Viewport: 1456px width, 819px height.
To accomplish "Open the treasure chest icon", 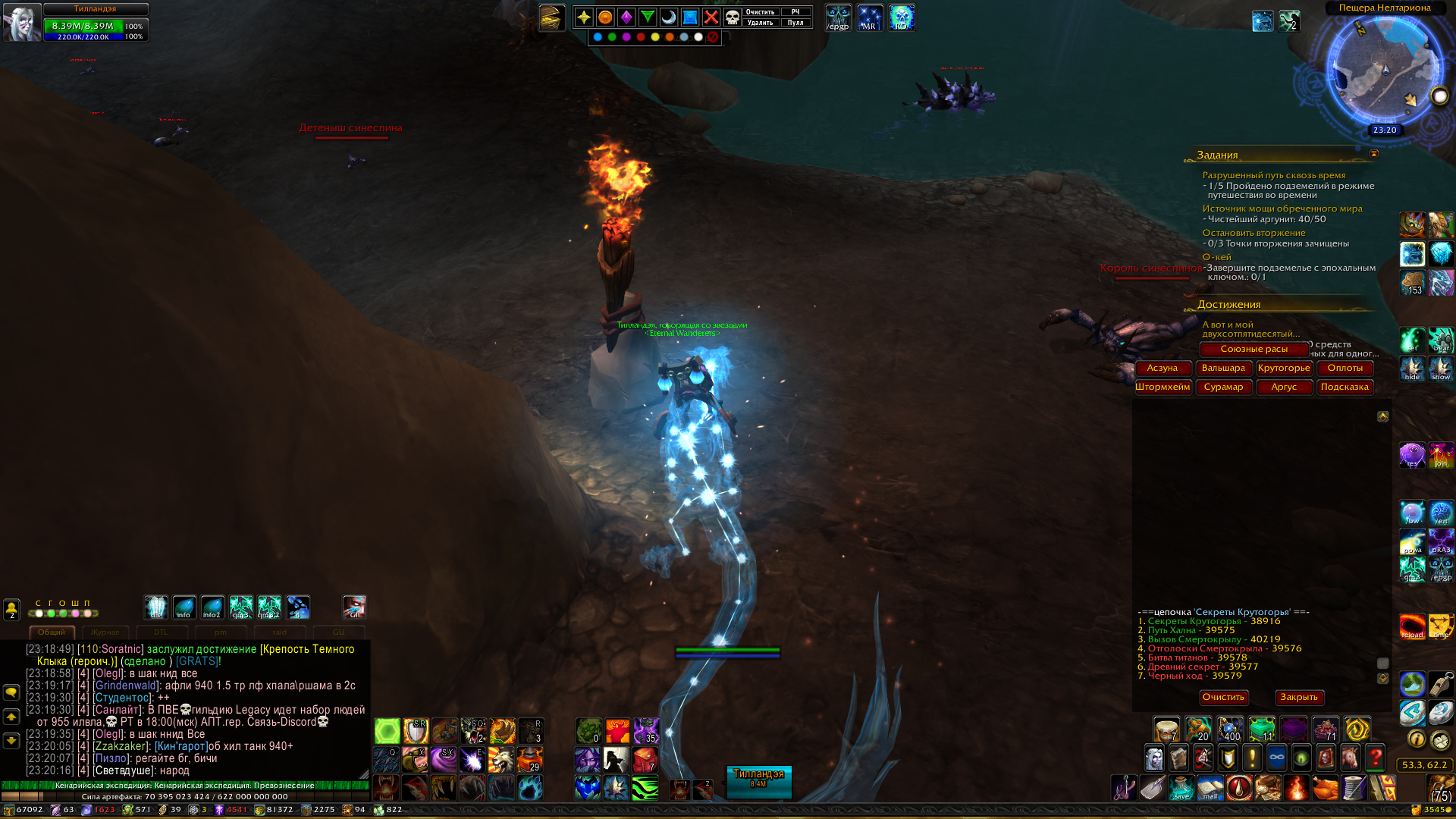I will coord(551,17).
